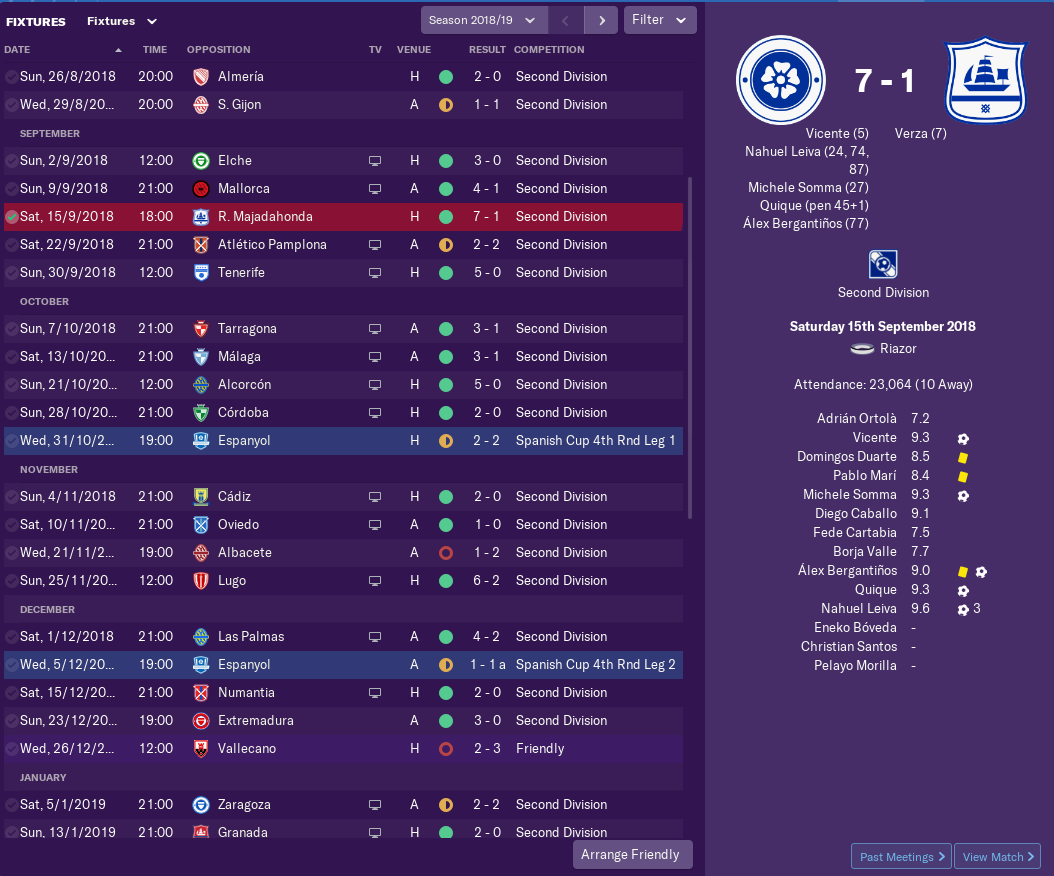This screenshot has height=876, width=1054.
Task: Open the Second Division competition link
Action: (883, 293)
